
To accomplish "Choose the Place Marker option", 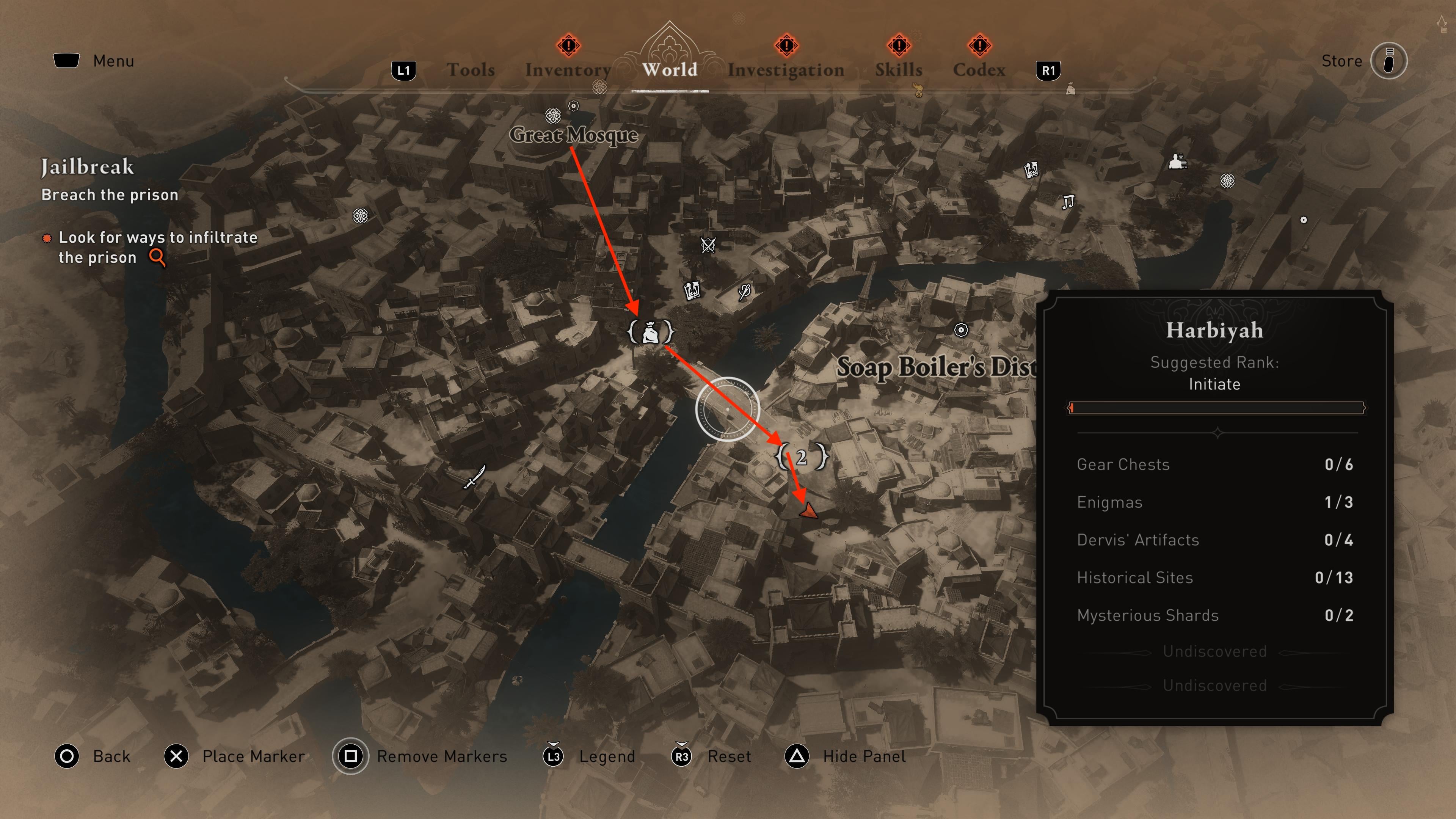I will point(253,756).
